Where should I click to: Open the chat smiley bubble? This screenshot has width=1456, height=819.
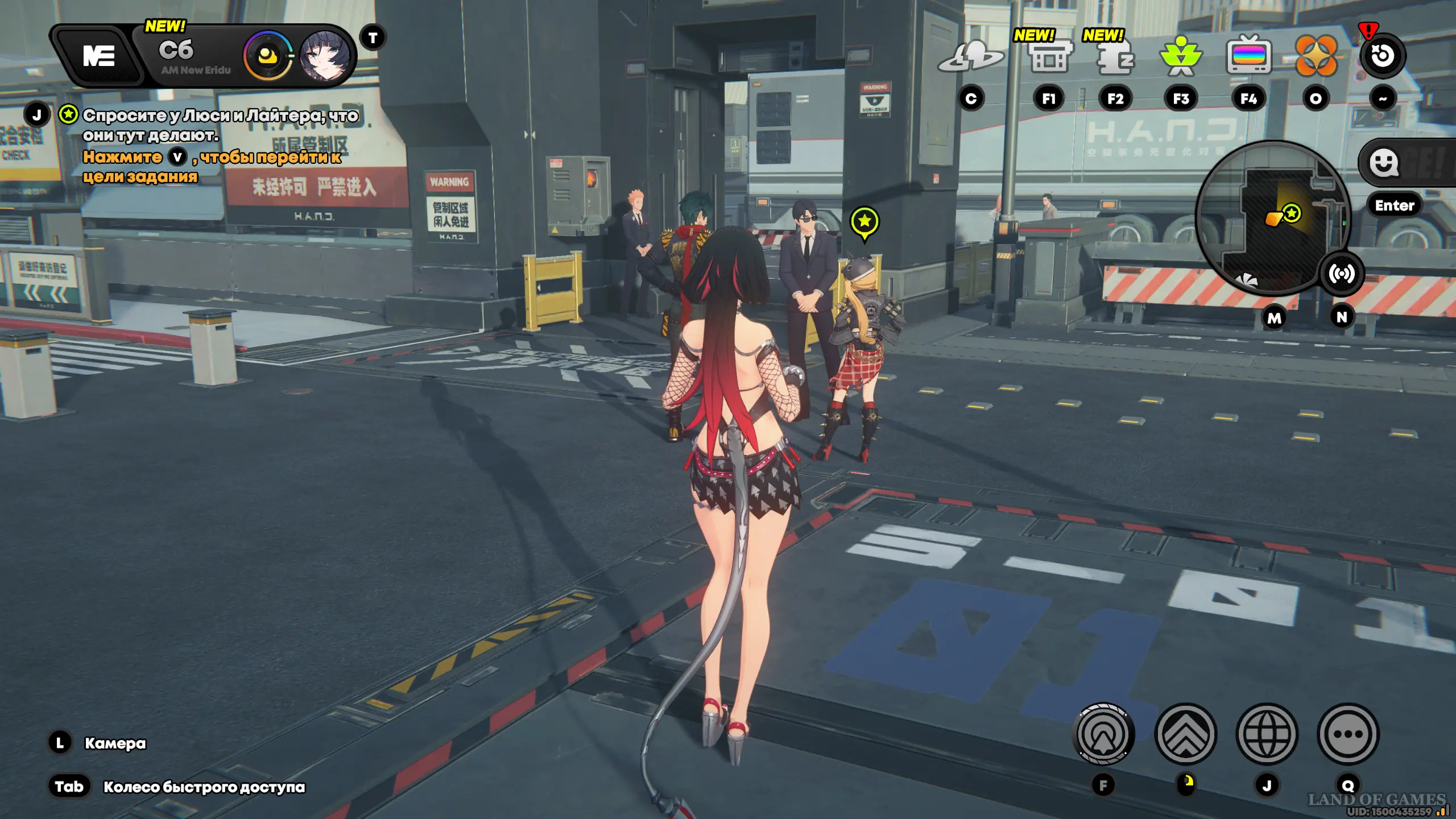[x=1384, y=163]
